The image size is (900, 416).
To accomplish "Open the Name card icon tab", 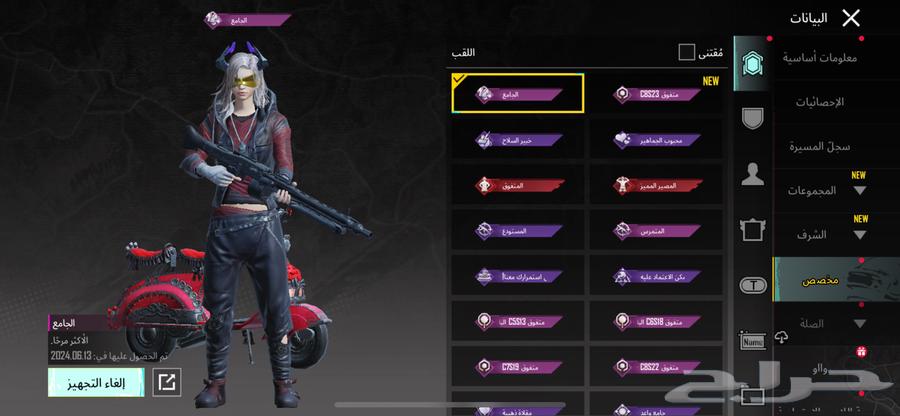I will [x=753, y=341].
